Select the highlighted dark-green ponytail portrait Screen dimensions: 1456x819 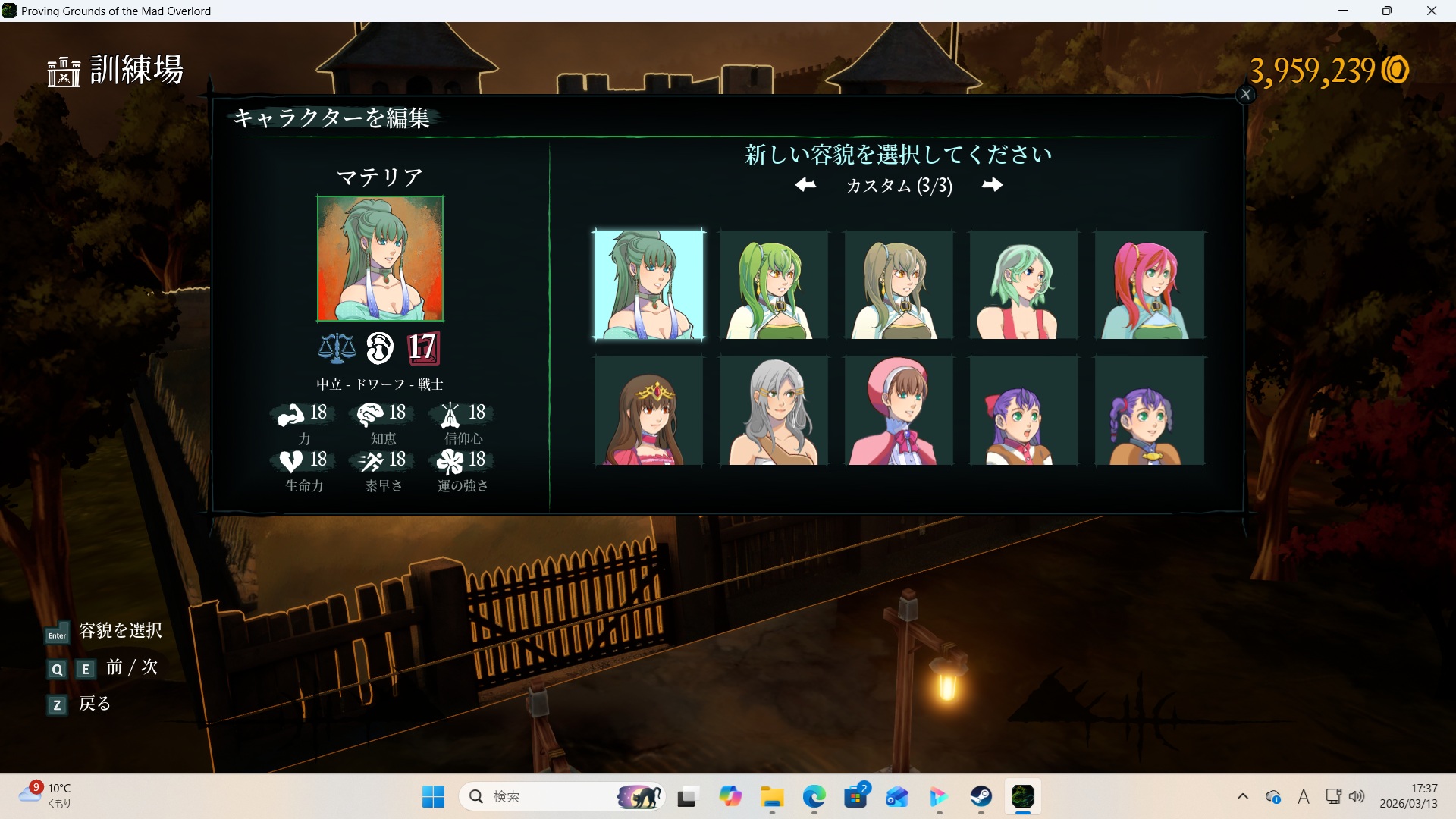tap(648, 284)
